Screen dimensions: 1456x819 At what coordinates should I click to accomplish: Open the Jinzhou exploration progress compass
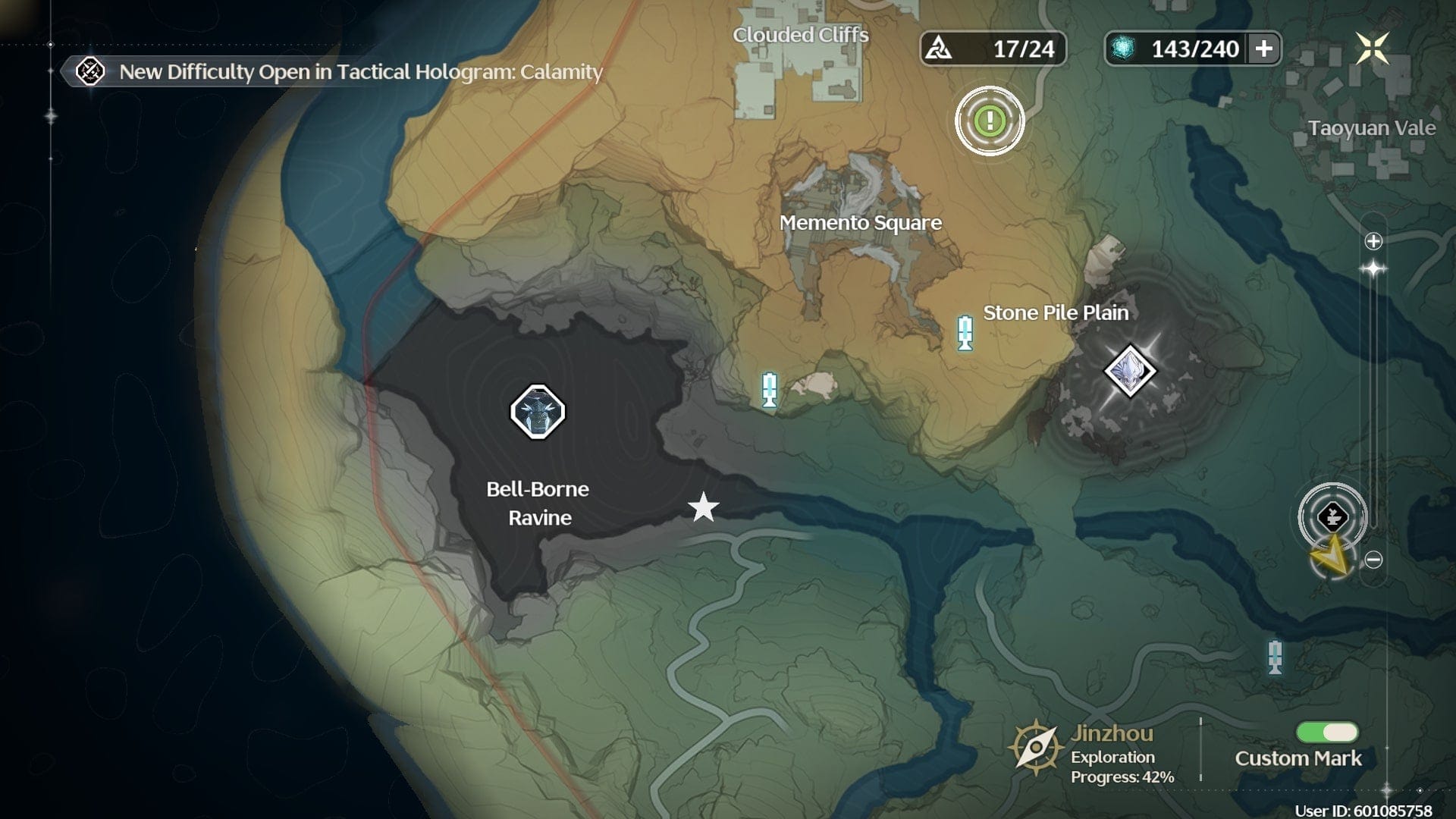click(1035, 748)
